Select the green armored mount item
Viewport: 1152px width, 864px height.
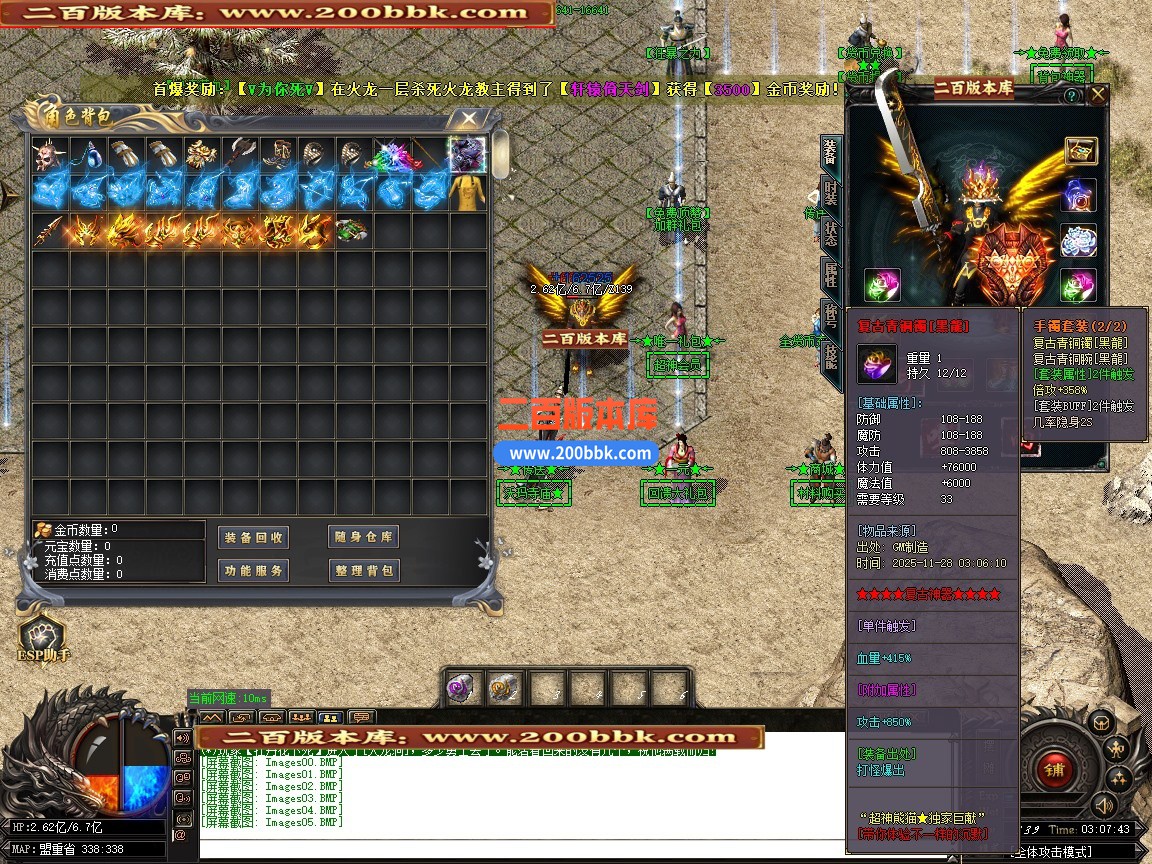tap(352, 231)
